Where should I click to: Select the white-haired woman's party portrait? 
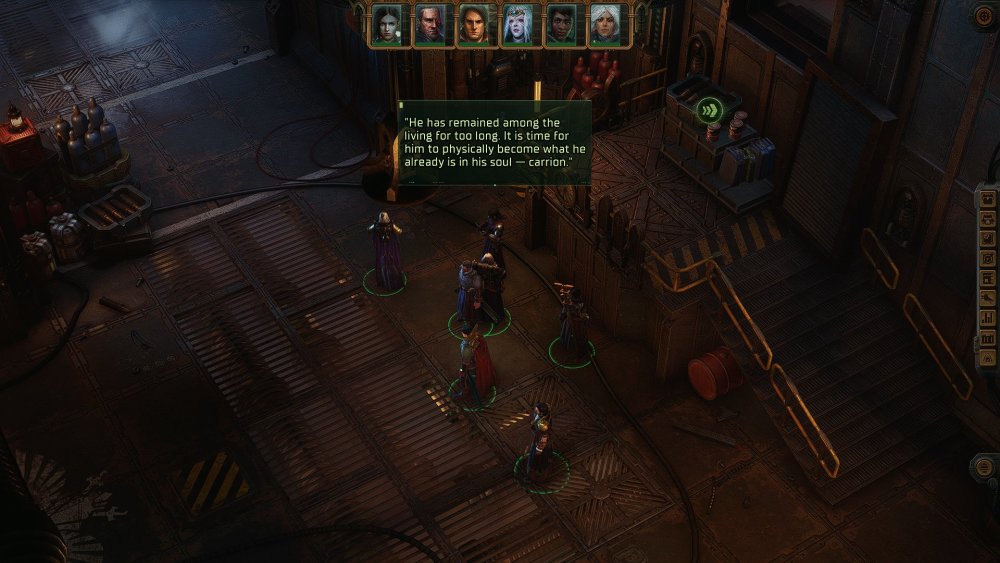(x=604, y=25)
